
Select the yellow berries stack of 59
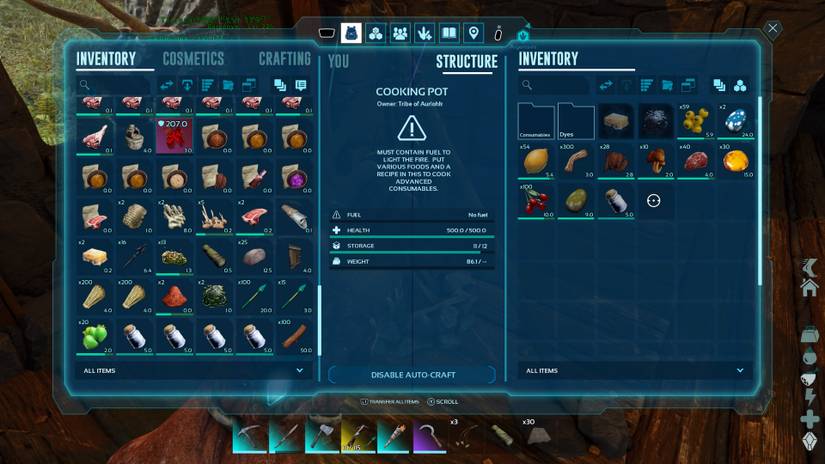click(x=696, y=122)
